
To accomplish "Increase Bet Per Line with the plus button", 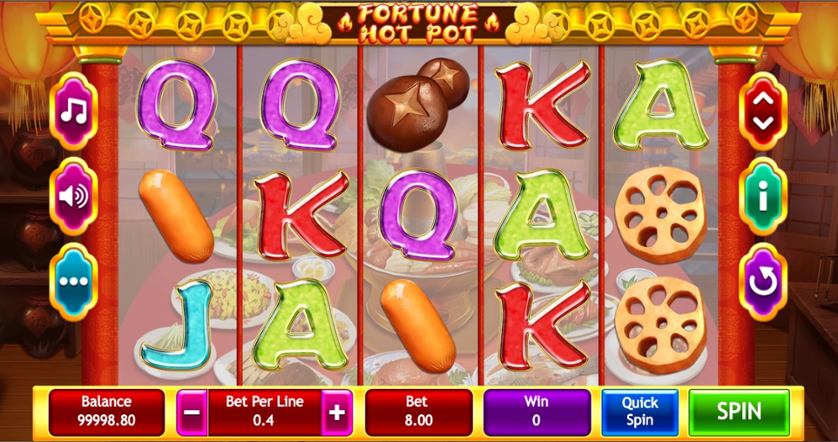I will pos(337,411).
